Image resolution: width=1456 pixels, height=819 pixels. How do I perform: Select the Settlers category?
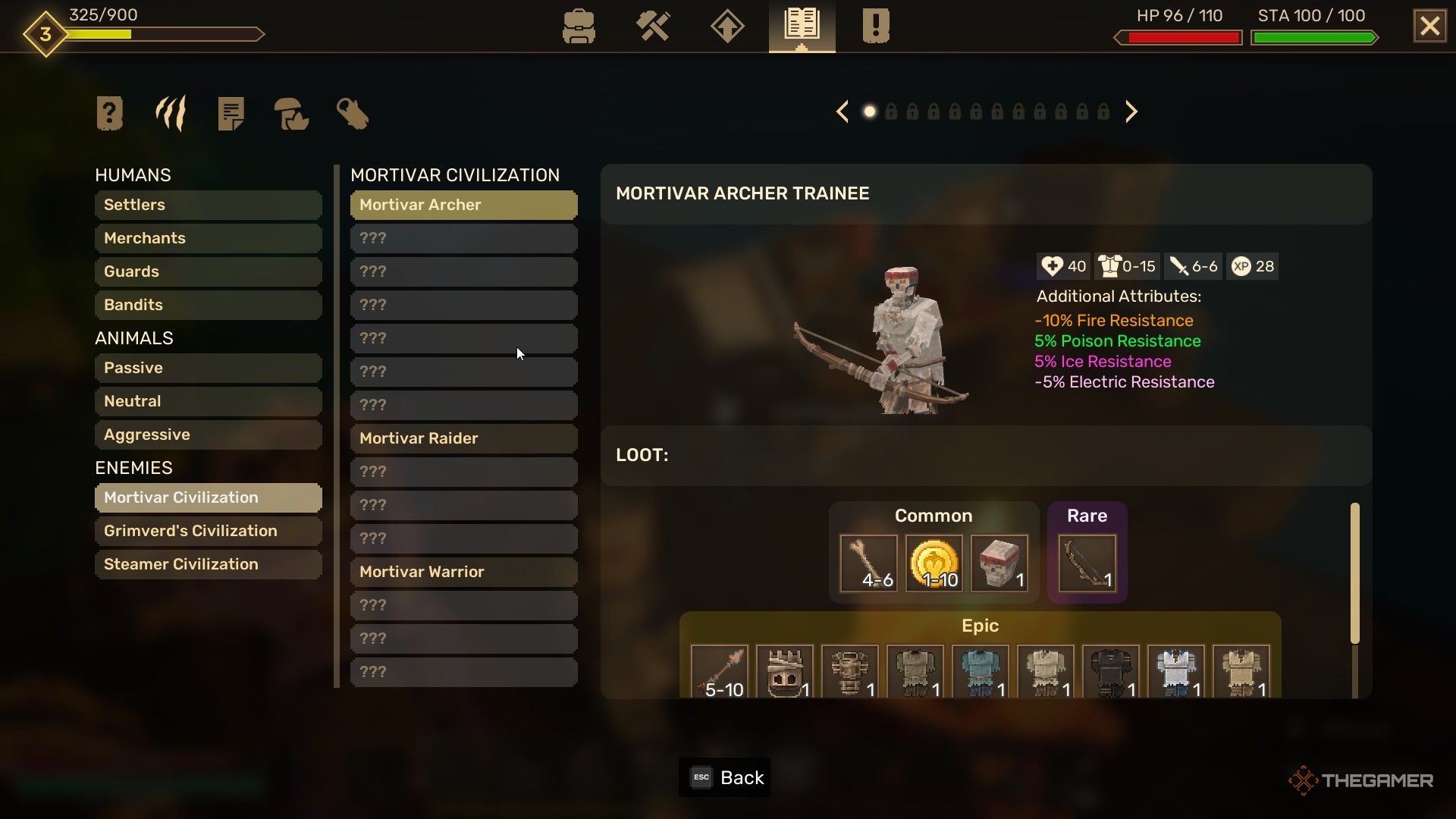pyautogui.click(x=208, y=205)
